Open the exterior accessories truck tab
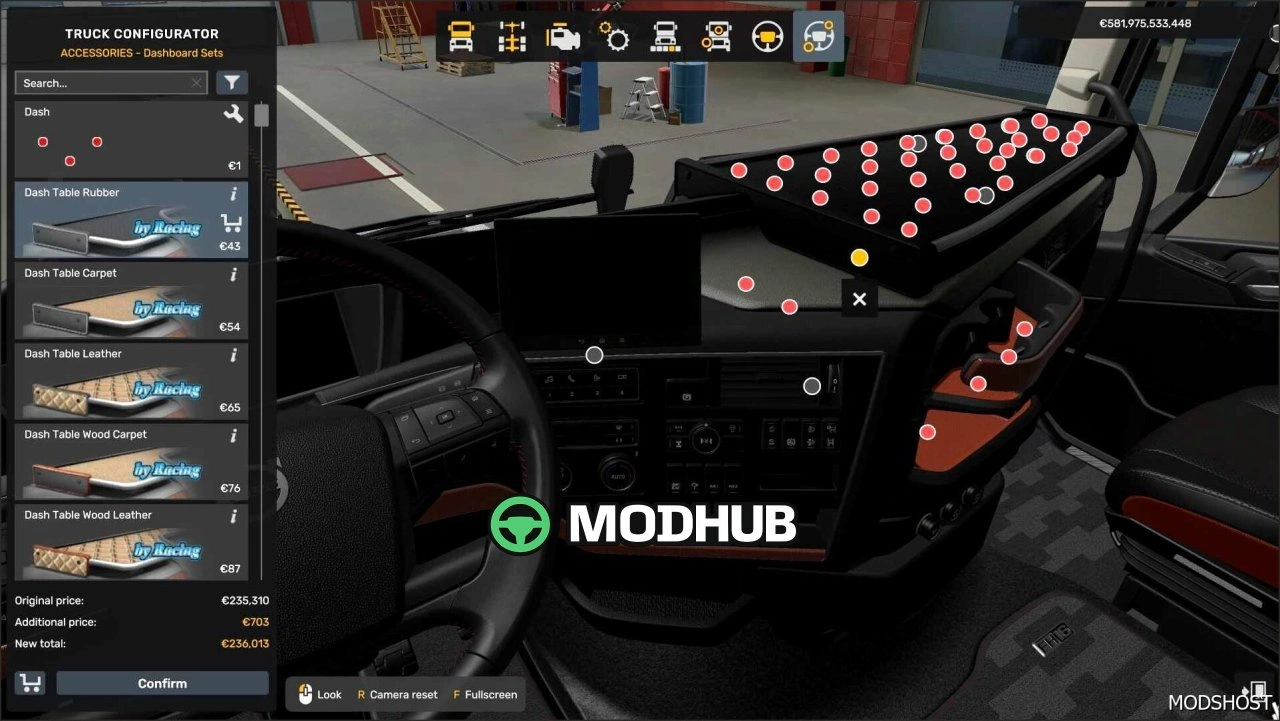This screenshot has height=721, width=1280. click(x=717, y=37)
